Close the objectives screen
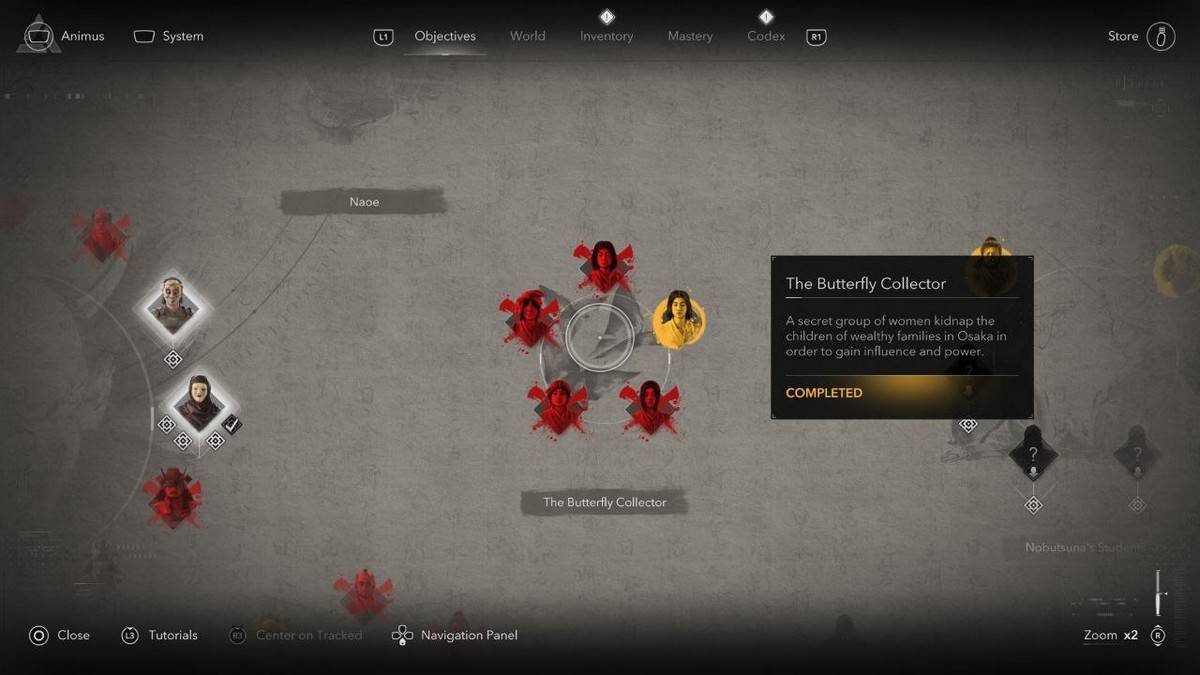This screenshot has height=675, width=1200. click(60, 635)
